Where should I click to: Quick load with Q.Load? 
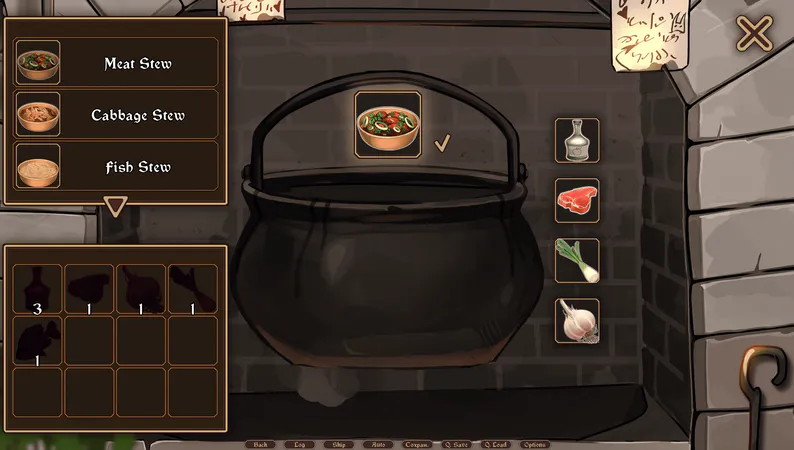click(495, 444)
